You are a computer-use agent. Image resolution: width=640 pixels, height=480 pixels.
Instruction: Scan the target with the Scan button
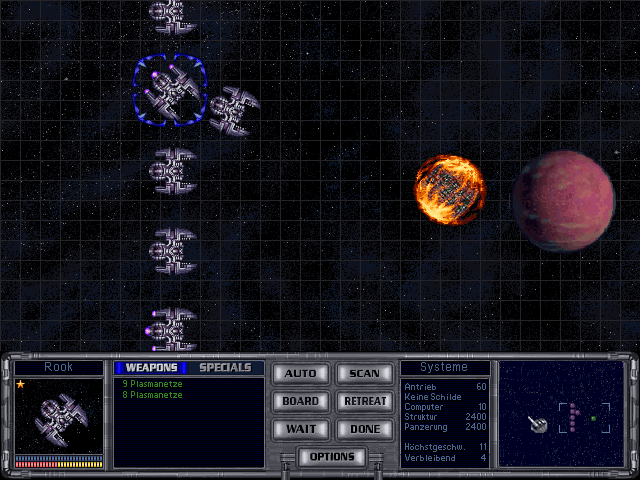(364, 373)
